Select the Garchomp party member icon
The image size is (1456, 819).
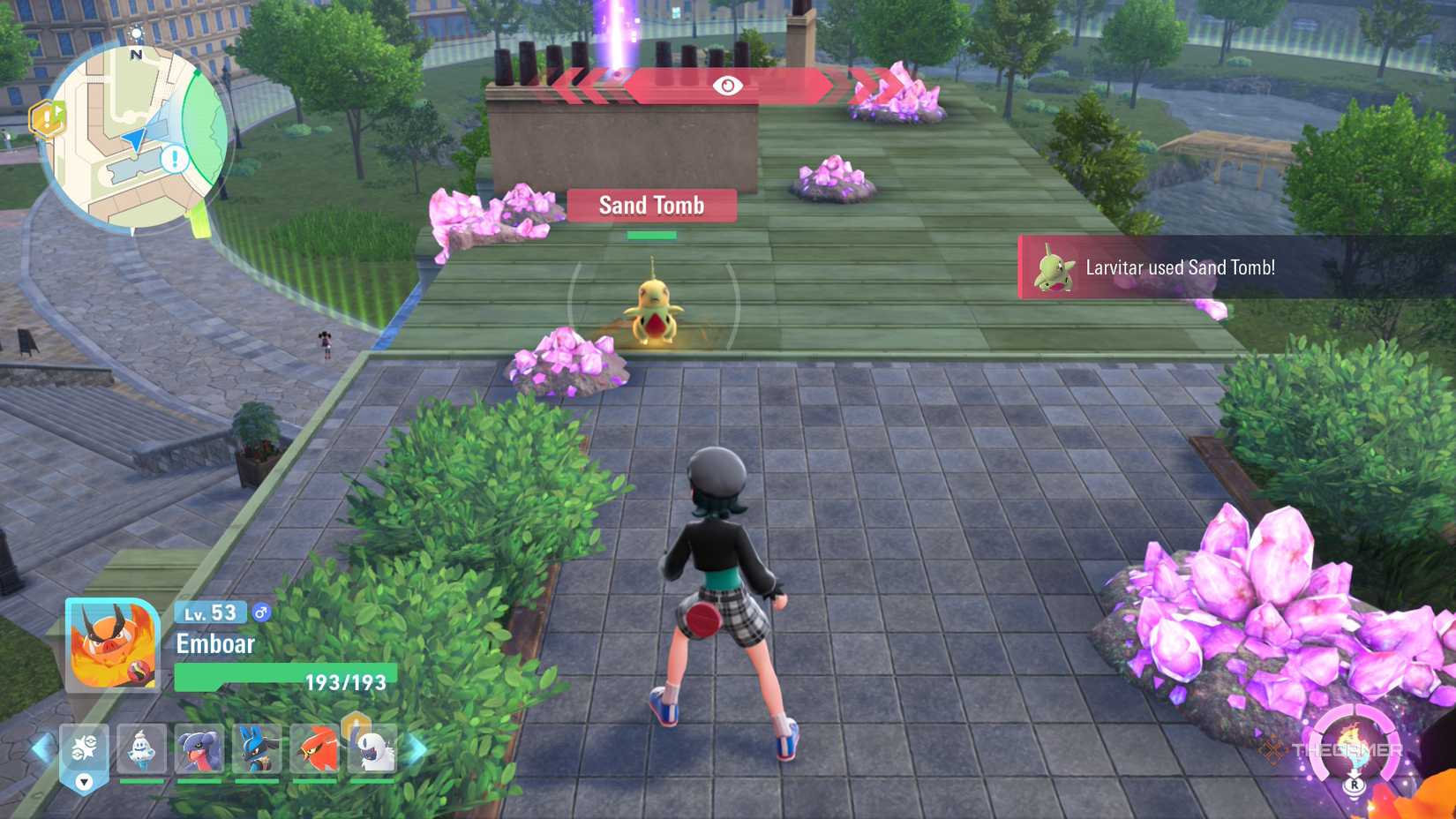(199, 748)
